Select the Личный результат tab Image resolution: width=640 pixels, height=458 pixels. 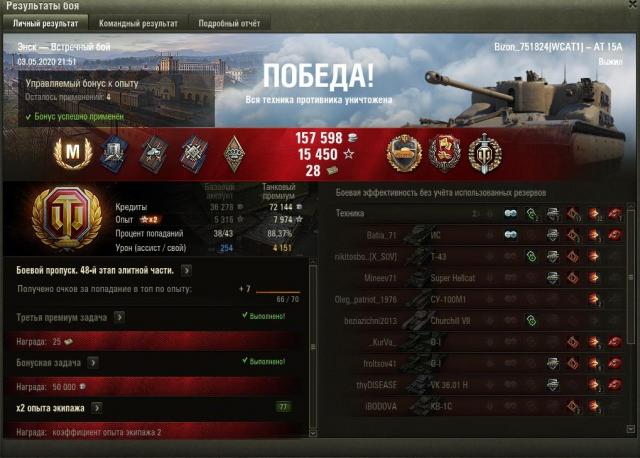(x=45, y=22)
